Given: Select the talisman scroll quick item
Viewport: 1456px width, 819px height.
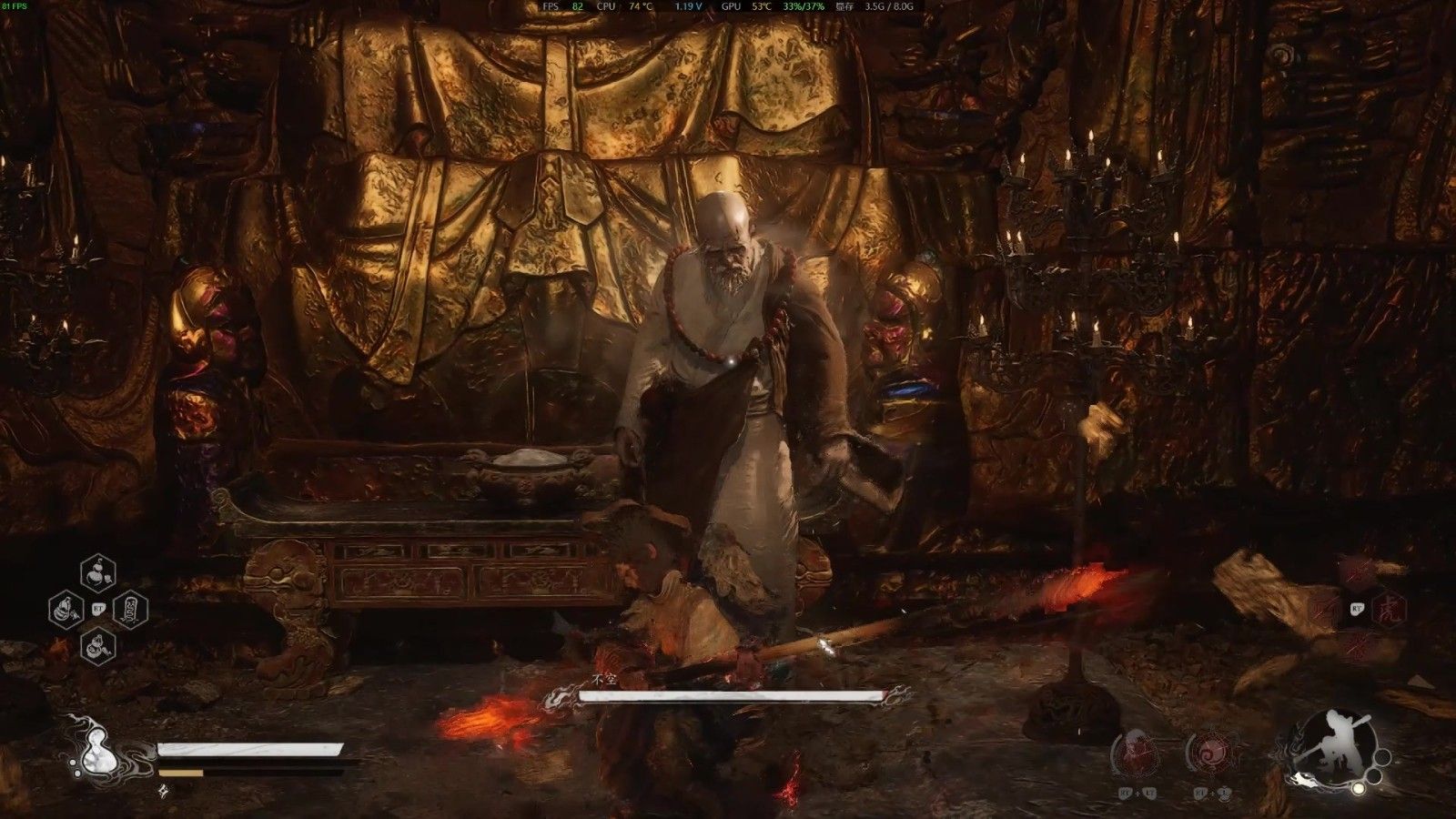Looking at the screenshot, I should point(131,608).
